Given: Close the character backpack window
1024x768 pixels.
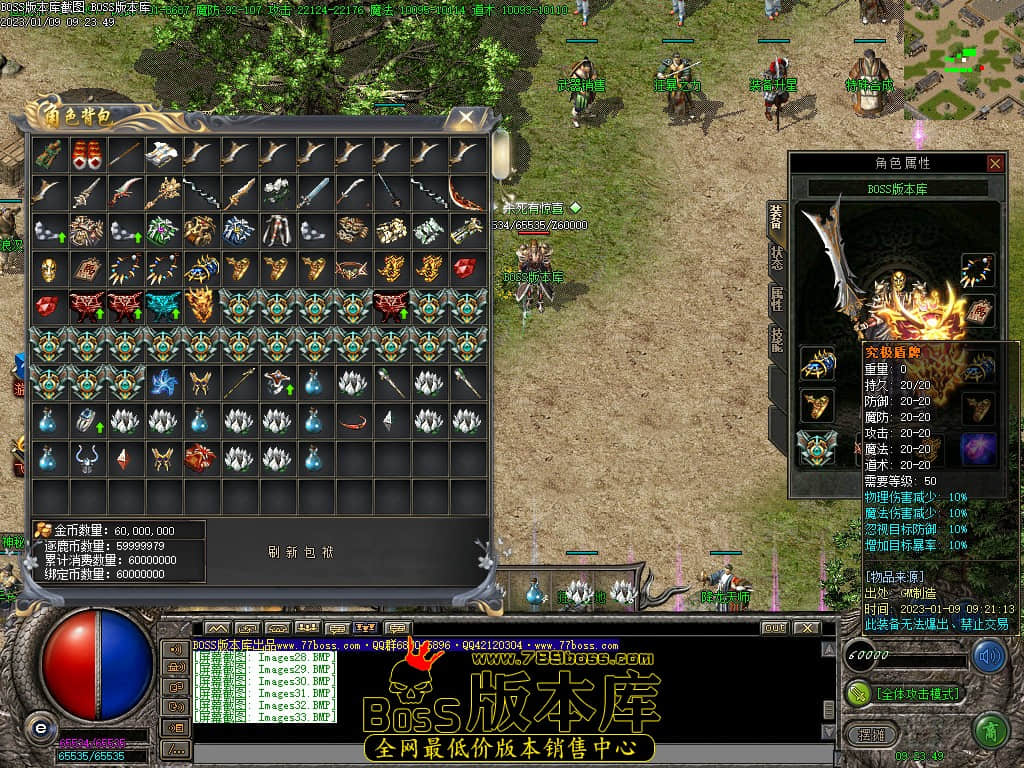Looking at the screenshot, I should tap(466, 119).
